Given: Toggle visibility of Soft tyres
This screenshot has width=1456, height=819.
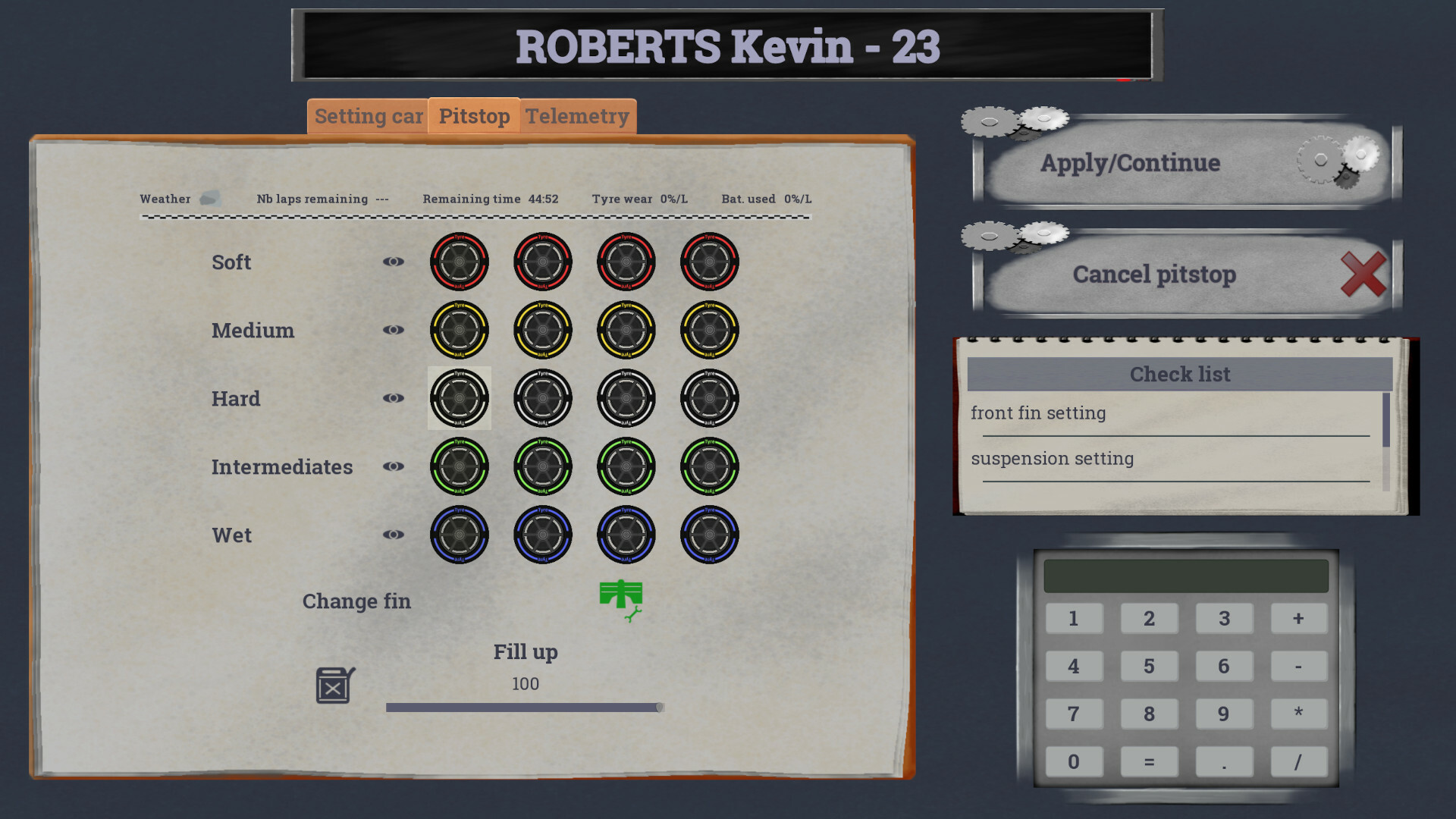Looking at the screenshot, I should pyautogui.click(x=394, y=262).
